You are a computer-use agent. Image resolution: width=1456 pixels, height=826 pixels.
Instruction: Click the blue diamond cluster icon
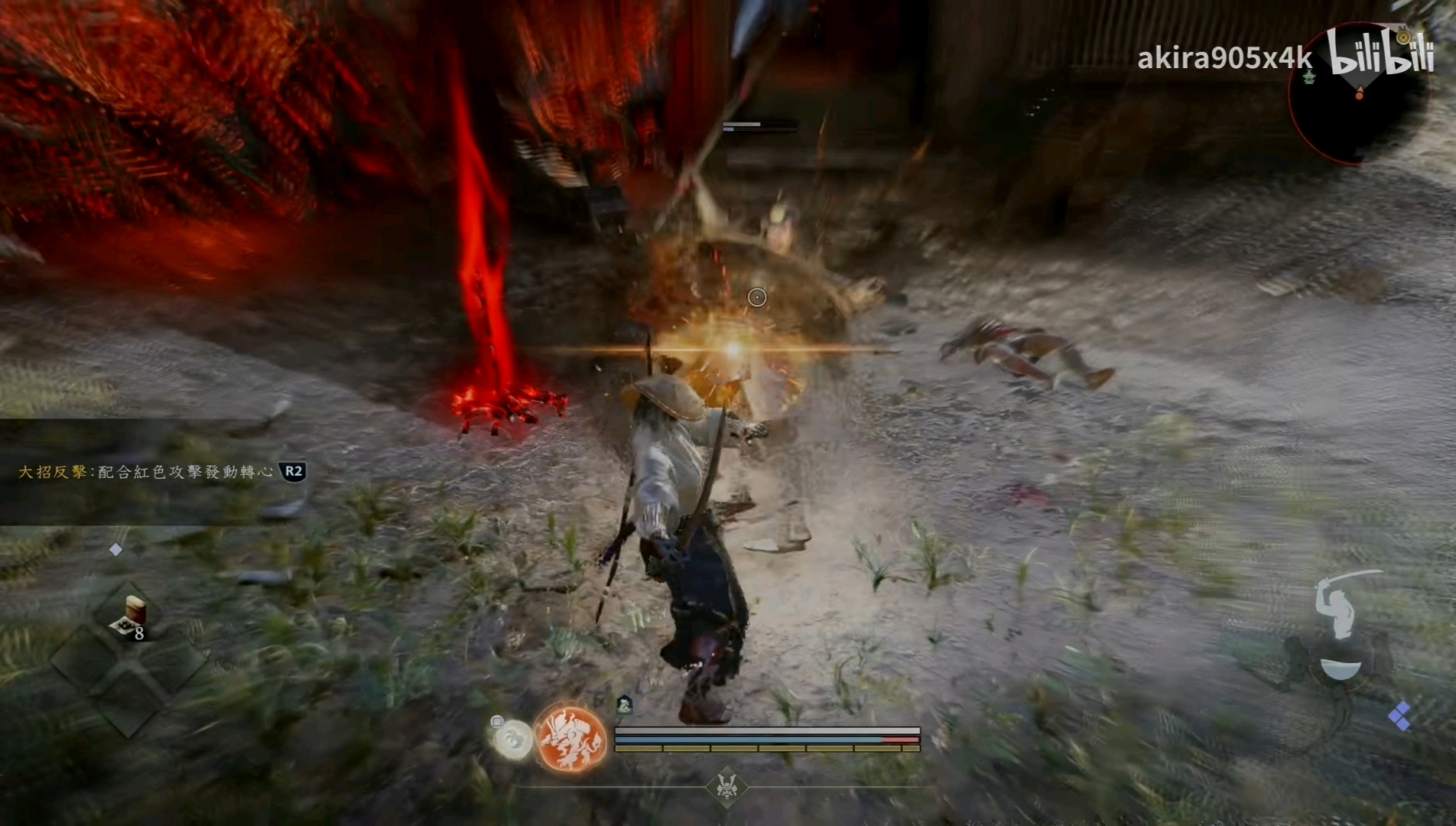pos(1400,717)
